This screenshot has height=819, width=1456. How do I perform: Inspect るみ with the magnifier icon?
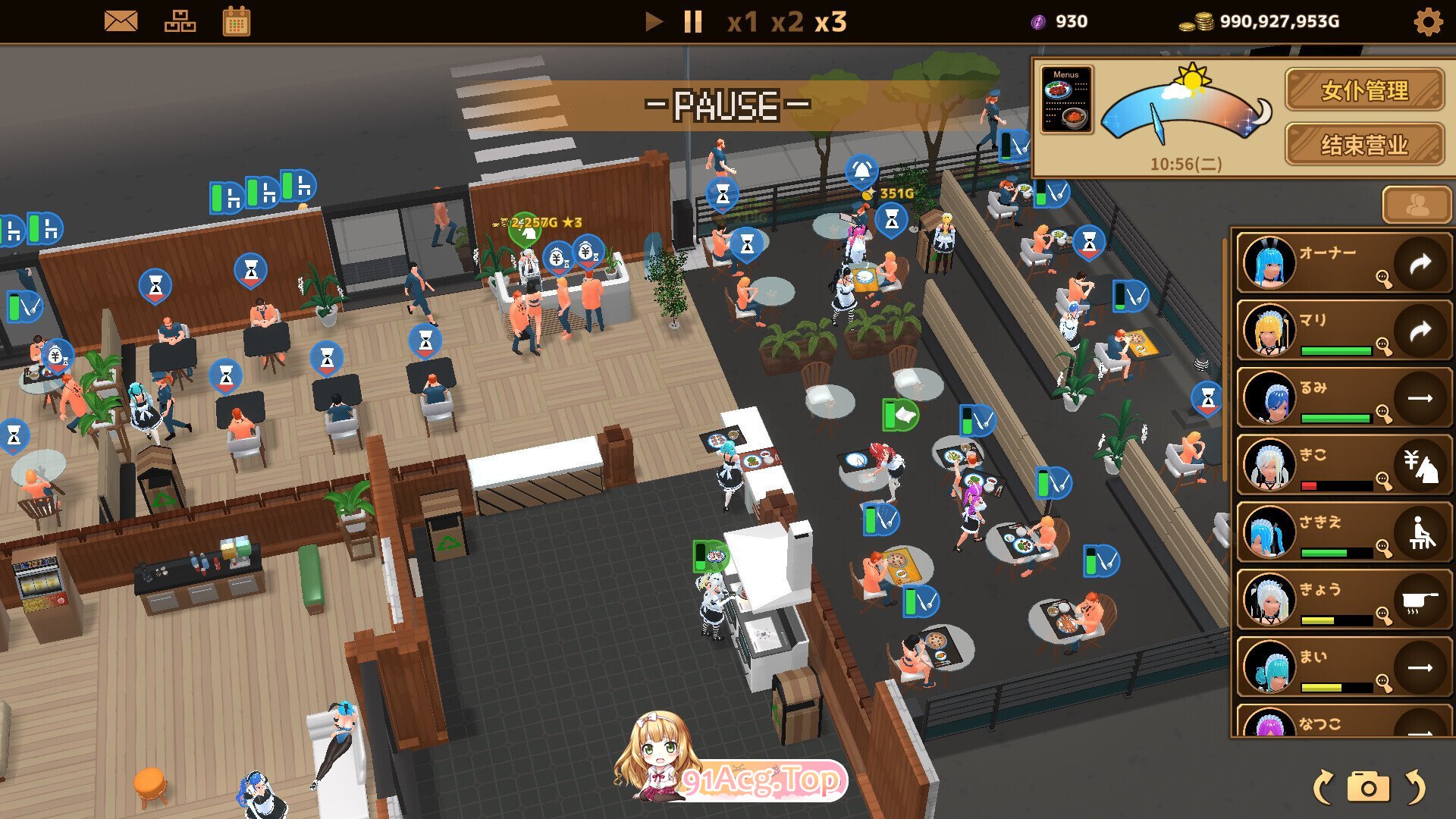click(x=1384, y=414)
